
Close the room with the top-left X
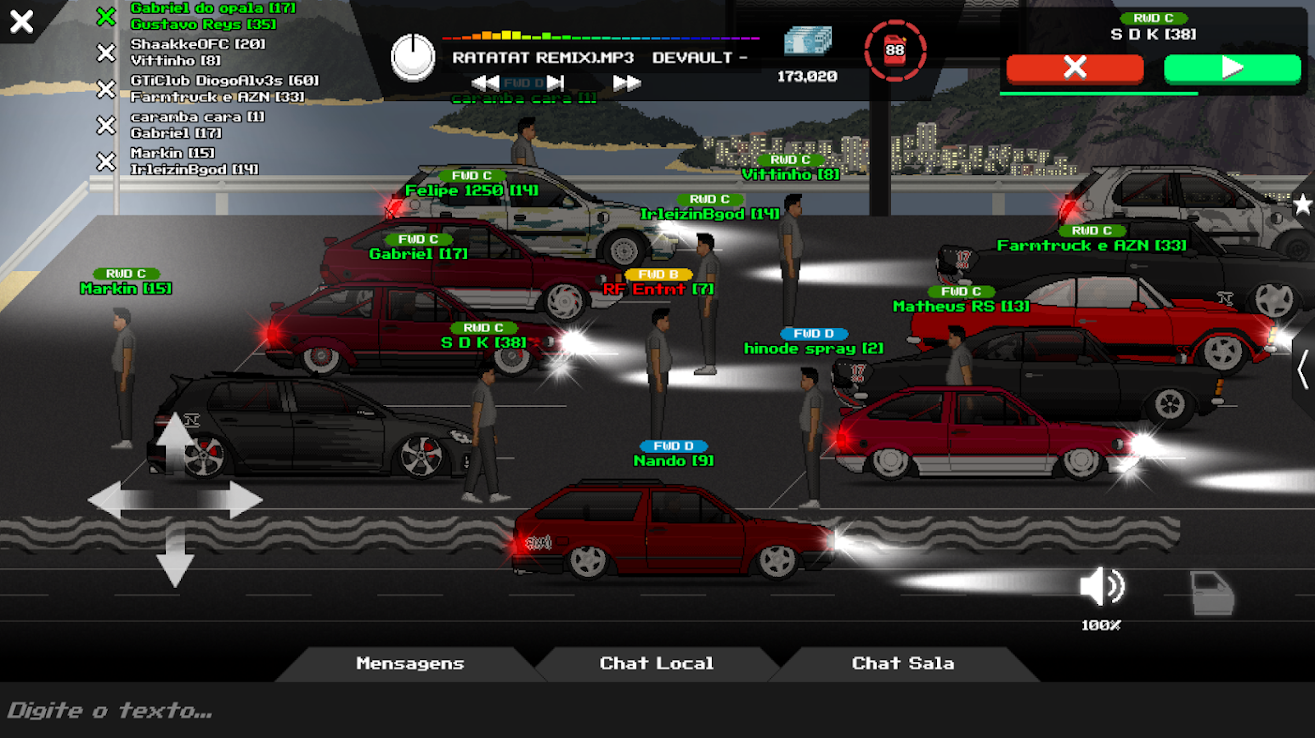click(21, 21)
